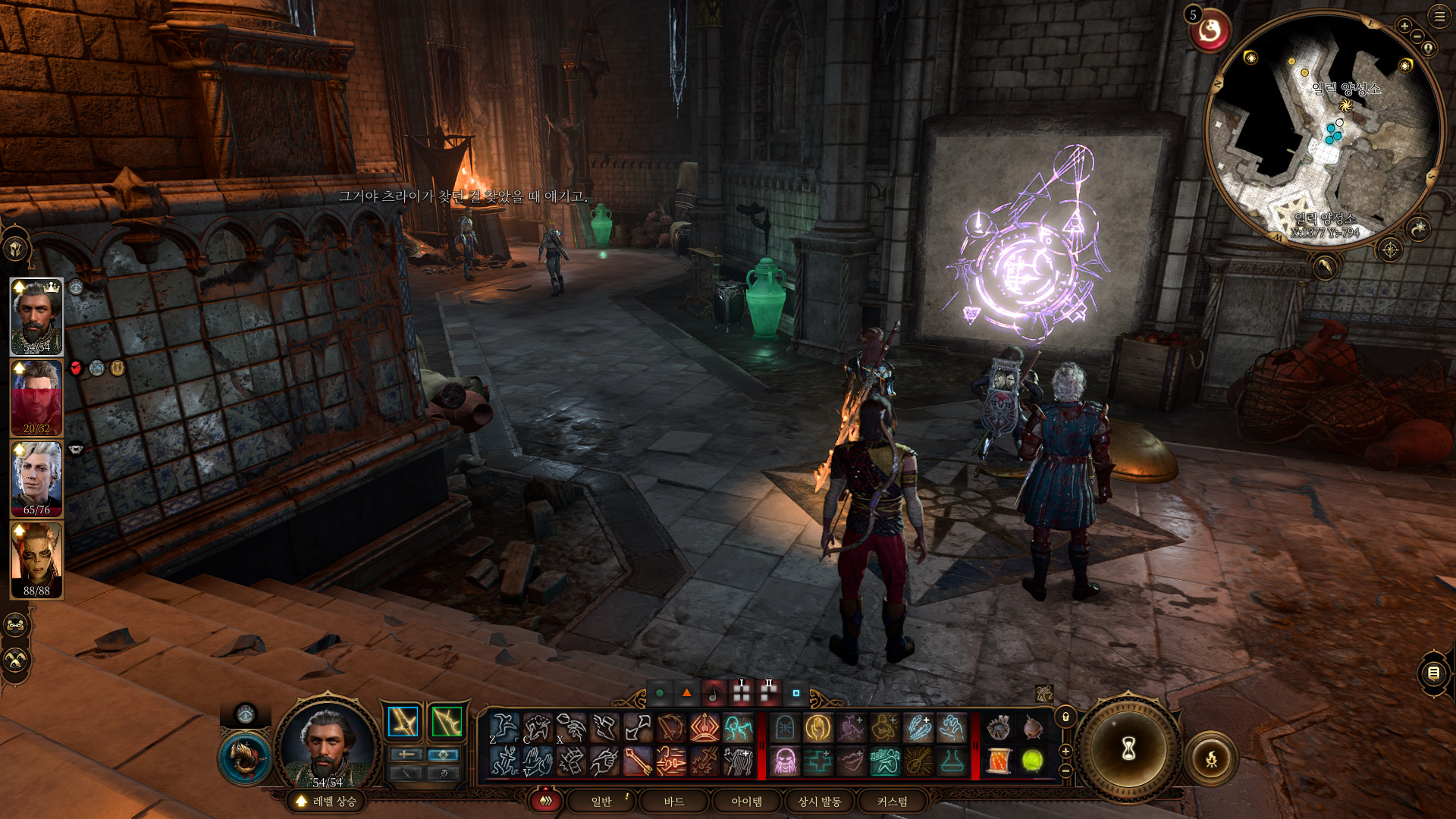Show the 일반 common actions tab

[601, 802]
